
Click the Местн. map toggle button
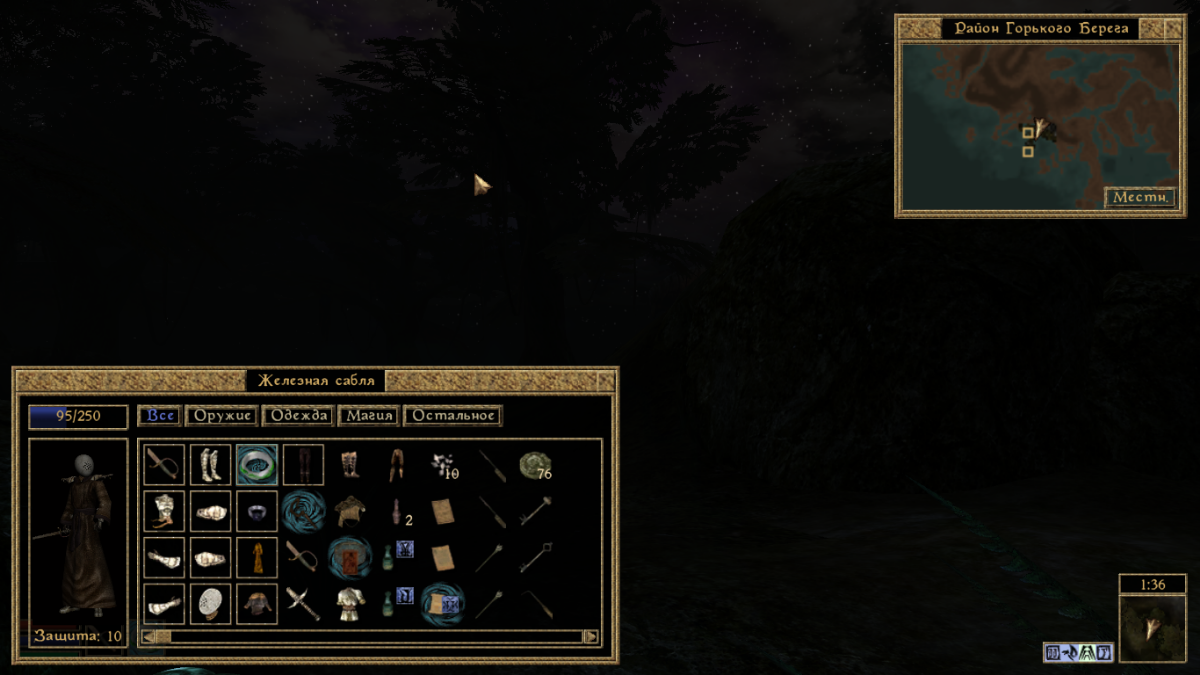(x=1140, y=198)
